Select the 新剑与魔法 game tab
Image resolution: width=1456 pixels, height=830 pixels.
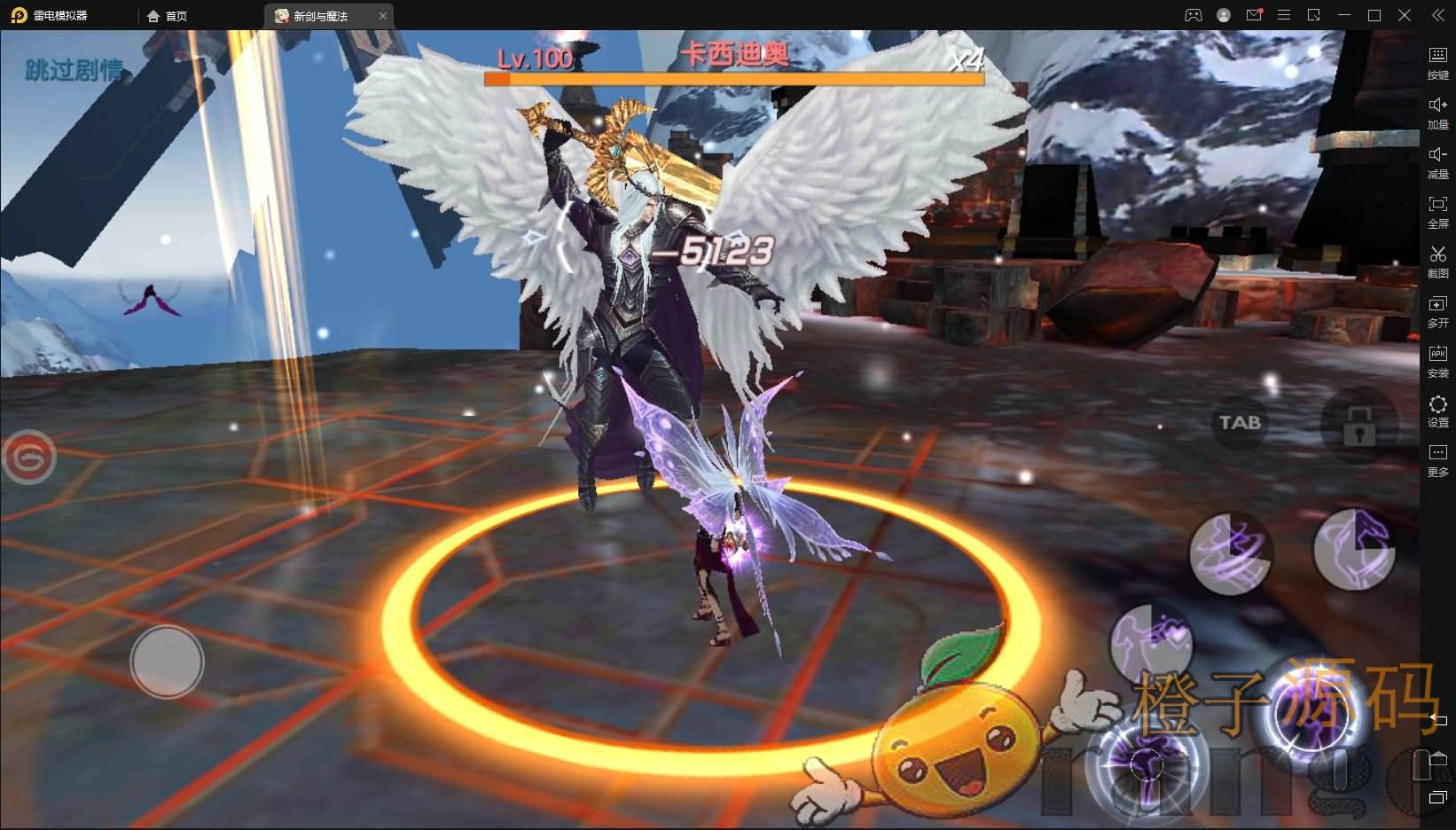(x=319, y=15)
